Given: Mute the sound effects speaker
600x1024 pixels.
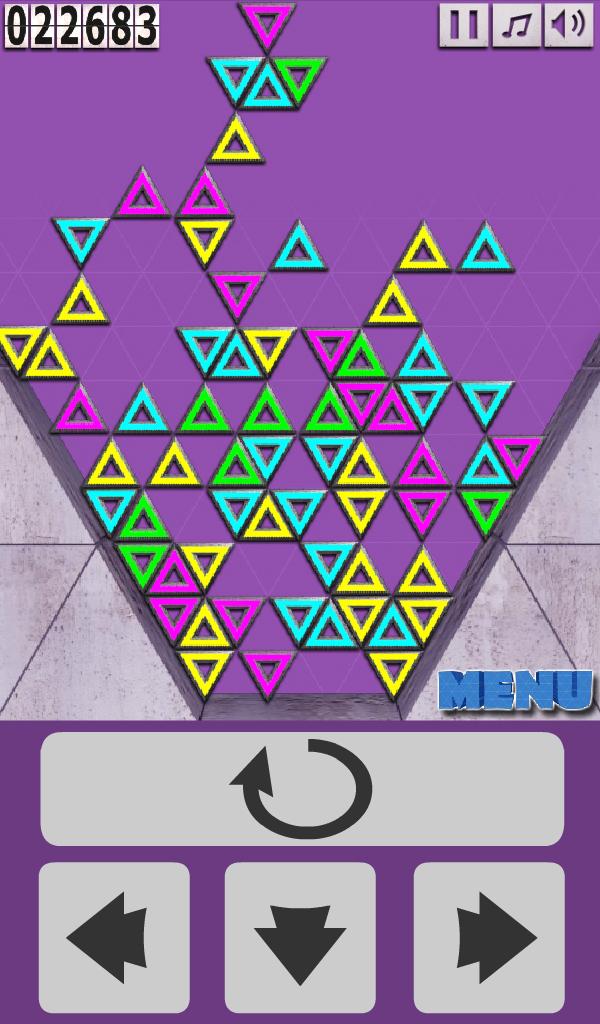Looking at the screenshot, I should click(x=568, y=25).
